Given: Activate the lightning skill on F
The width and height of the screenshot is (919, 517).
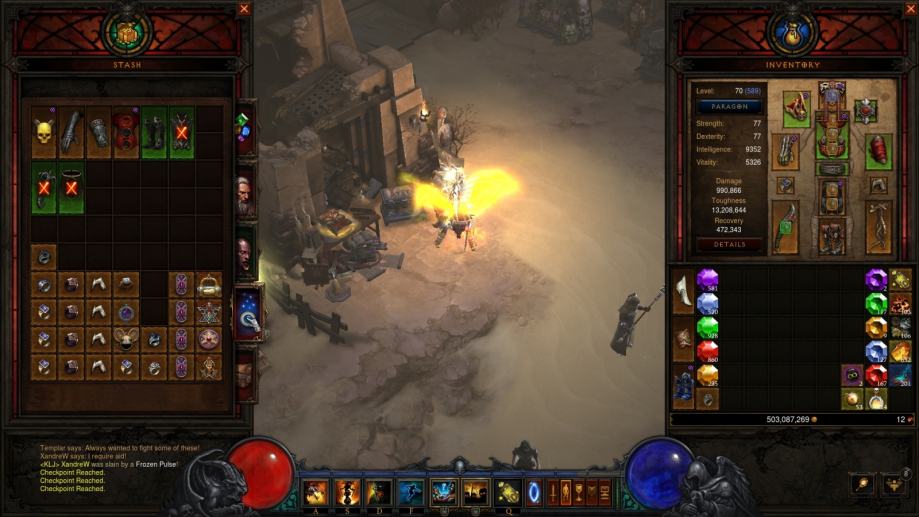Looking at the screenshot, I should (411, 492).
